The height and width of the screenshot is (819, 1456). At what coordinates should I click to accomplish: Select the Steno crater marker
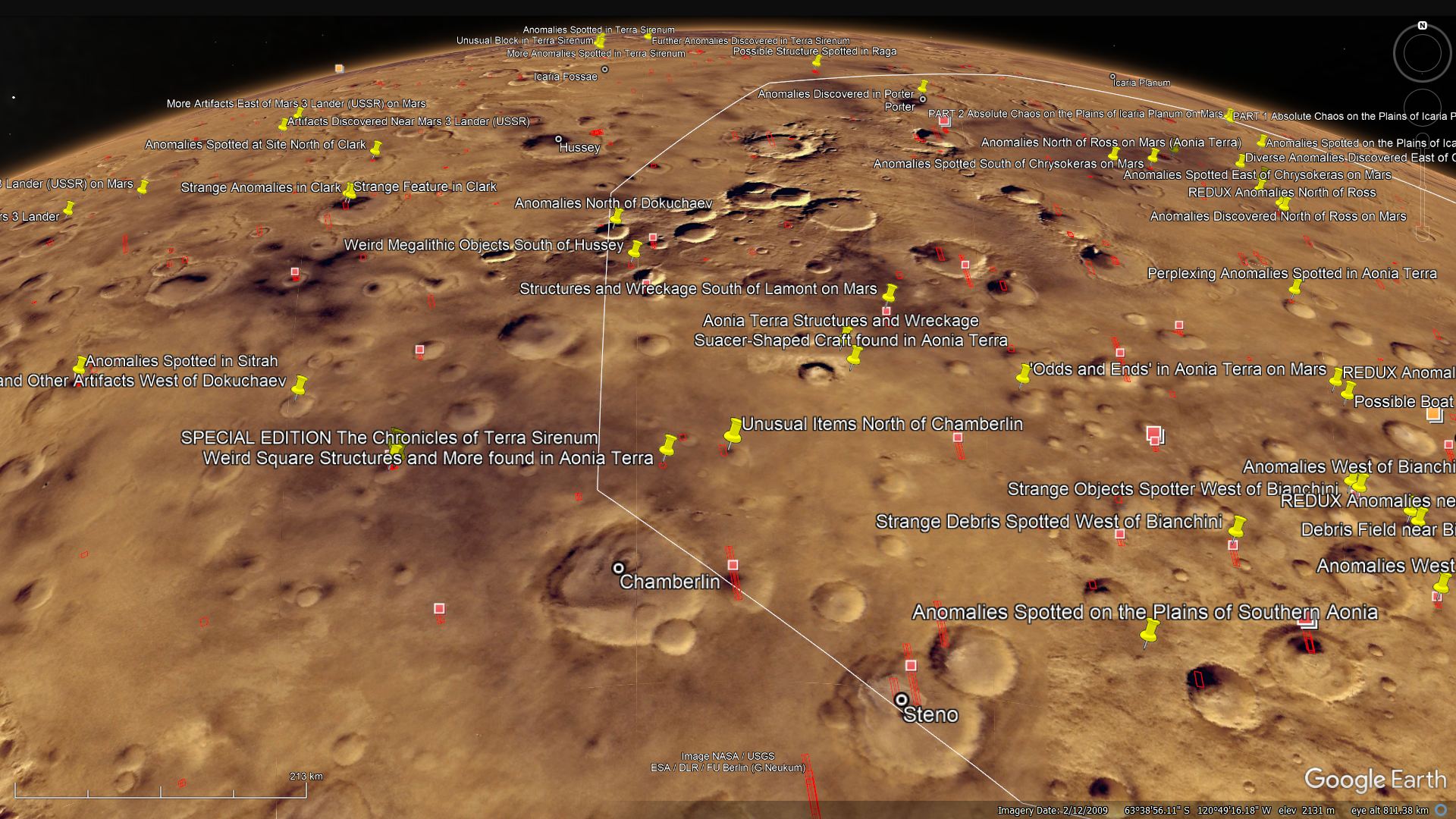click(x=901, y=700)
